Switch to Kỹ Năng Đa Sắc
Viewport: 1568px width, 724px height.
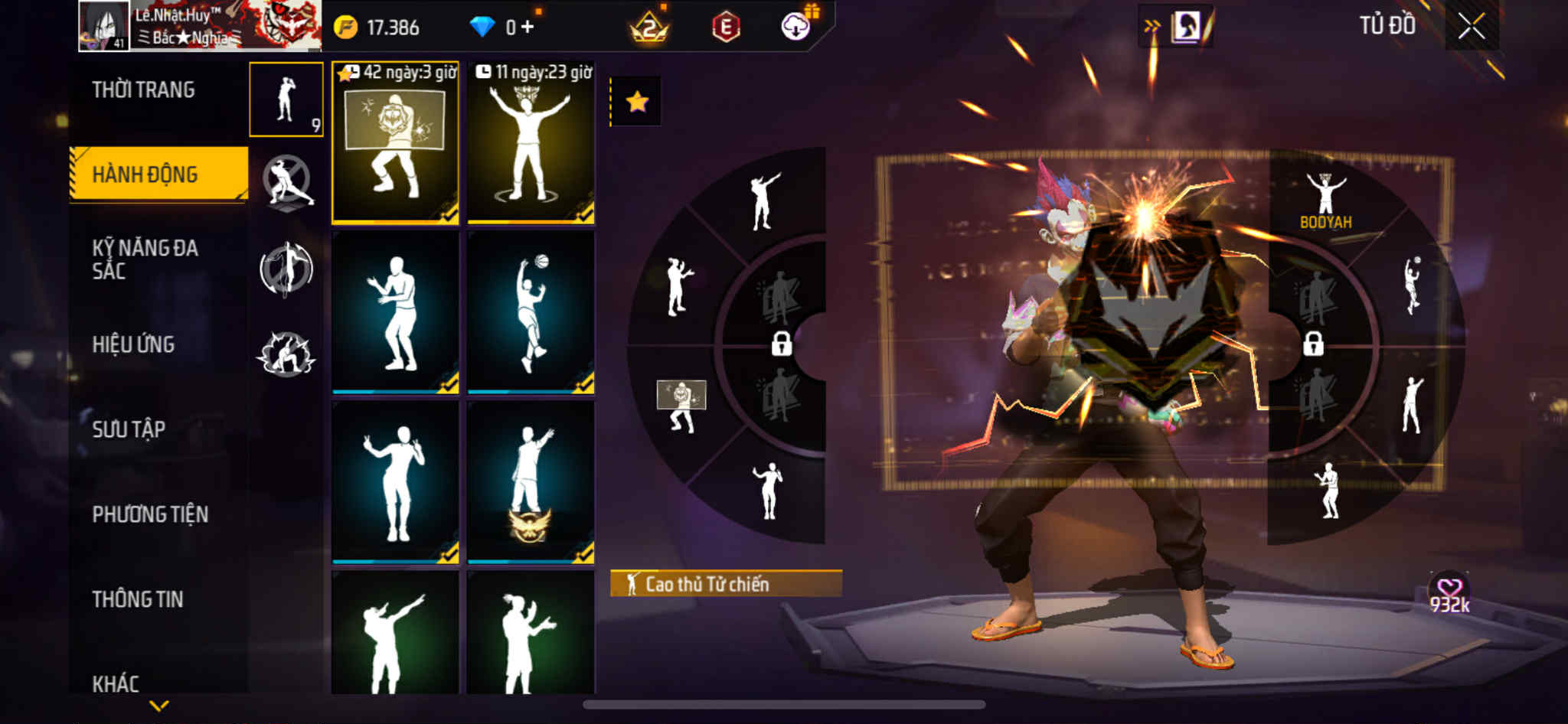[145, 259]
